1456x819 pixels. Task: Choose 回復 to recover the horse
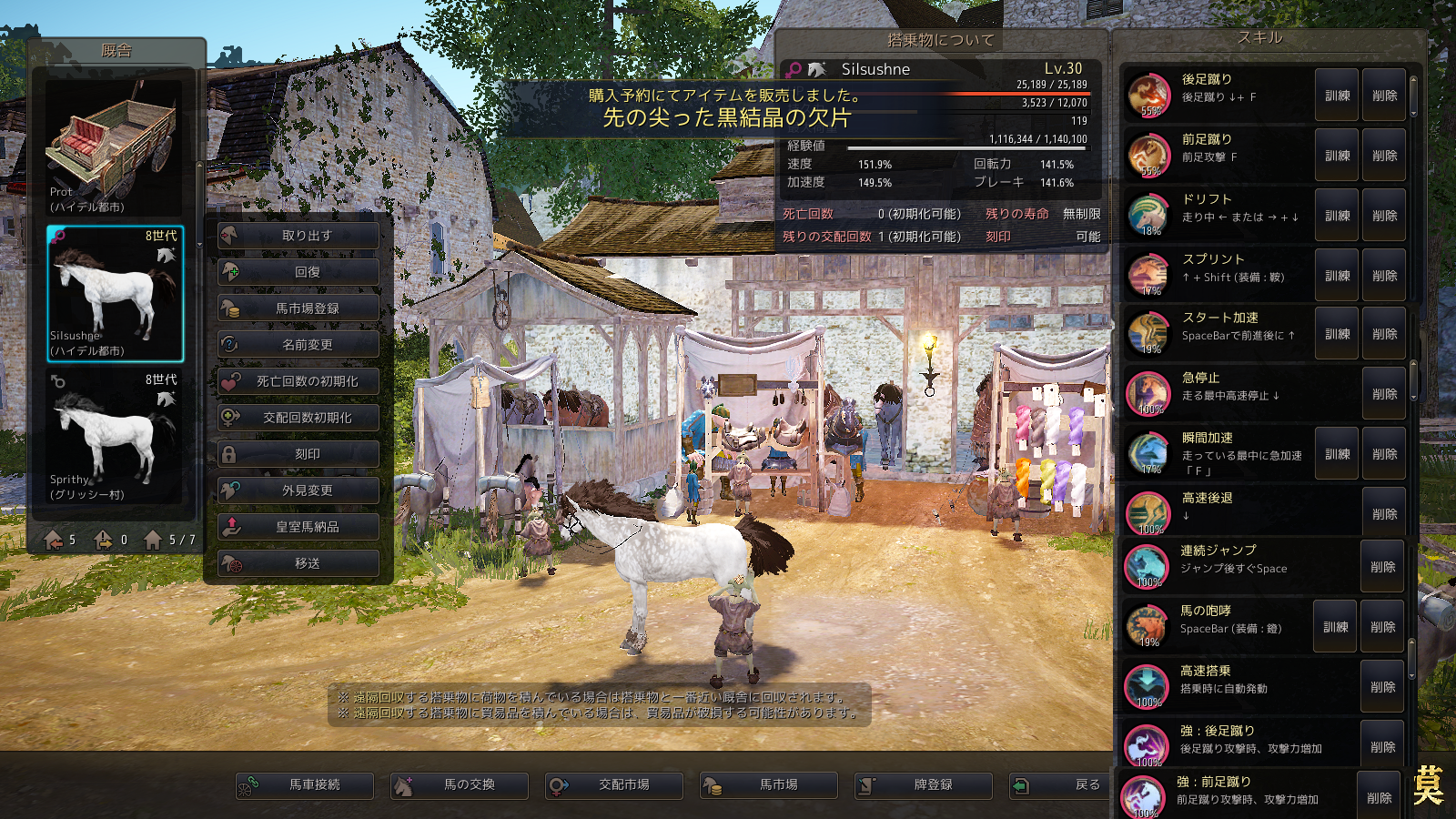(298, 272)
